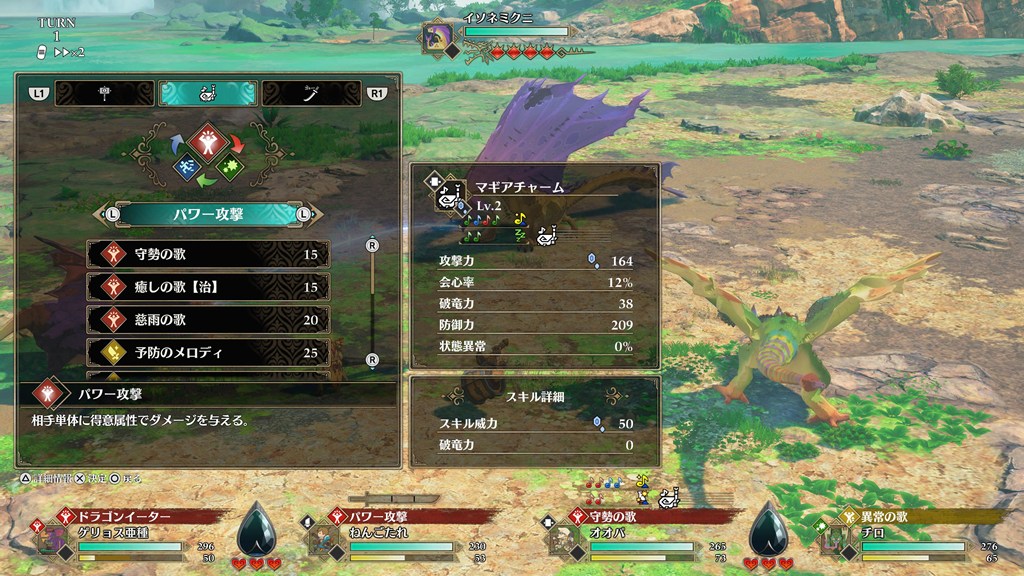
Task: Choose the blue Speed attack type icon
Action: [185, 167]
